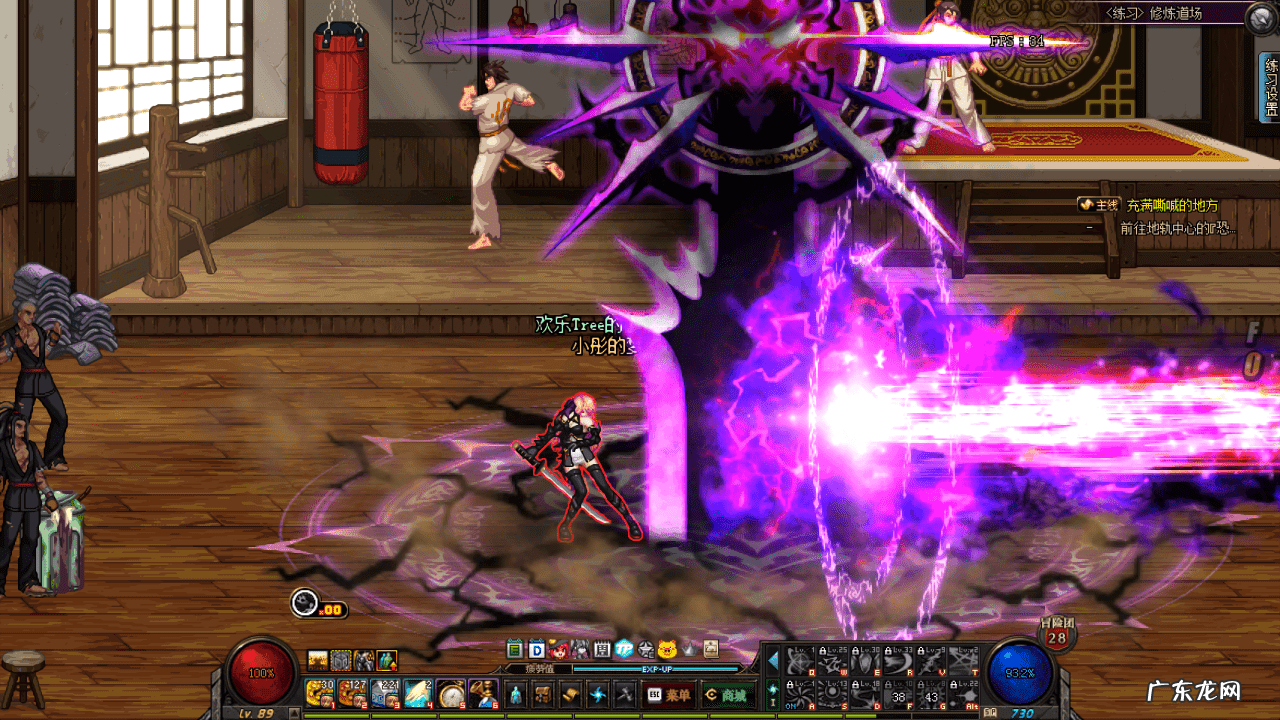Open the quest scroll icon

click(570, 693)
